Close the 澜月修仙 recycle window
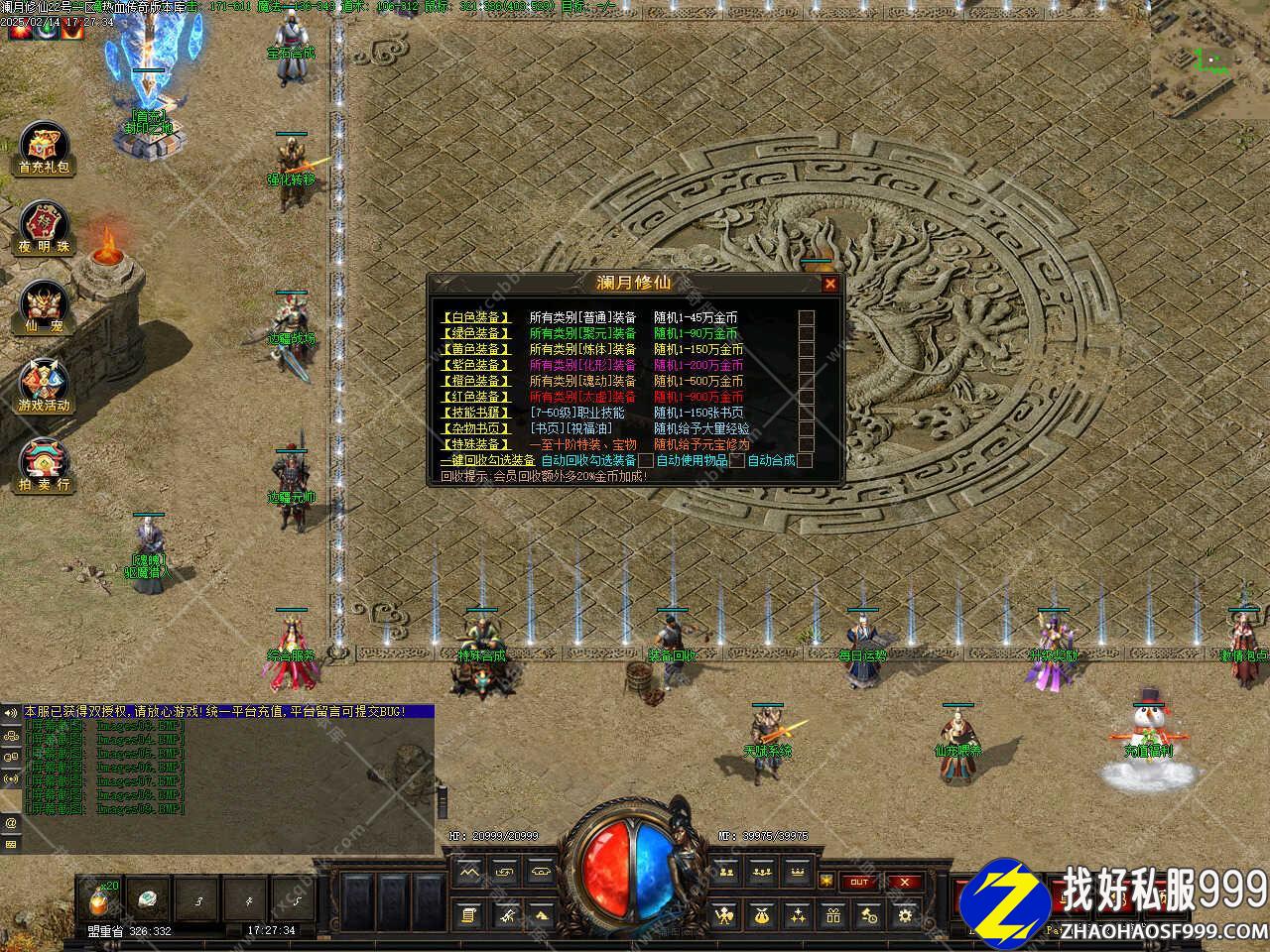The height and width of the screenshot is (952, 1270). pos(829,284)
